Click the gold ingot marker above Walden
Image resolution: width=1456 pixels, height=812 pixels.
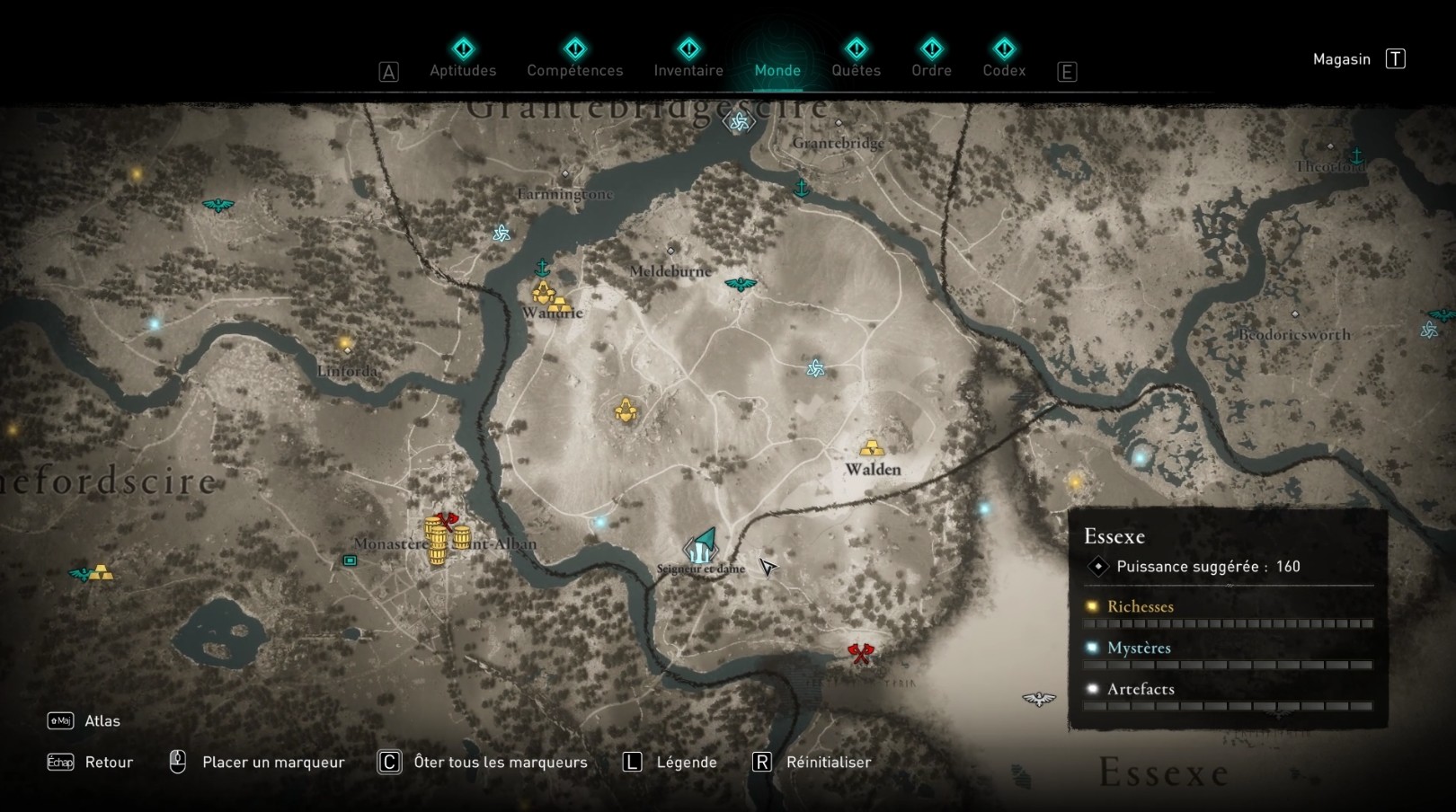(871, 446)
